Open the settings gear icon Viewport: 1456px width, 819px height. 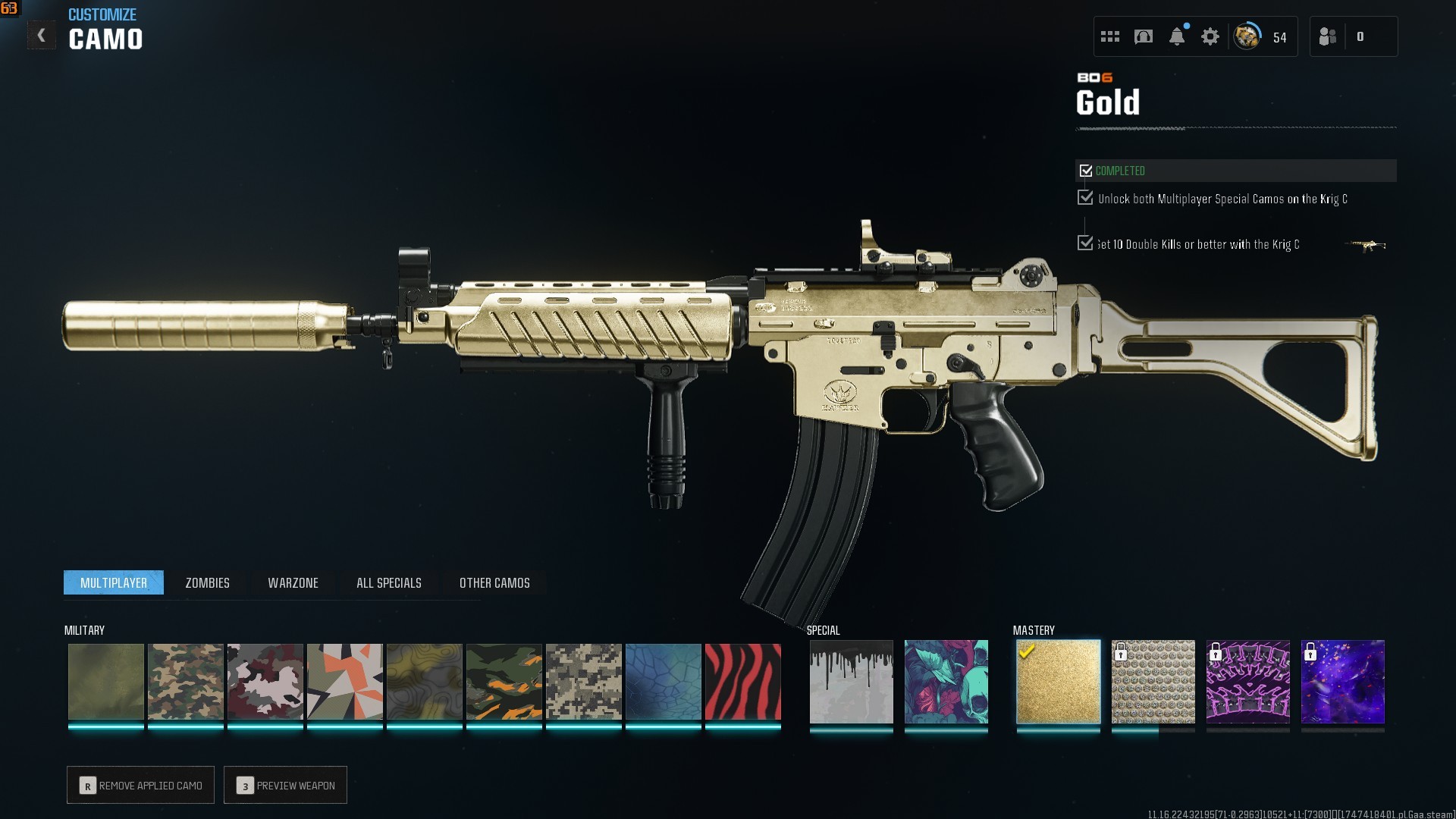tap(1210, 36)
